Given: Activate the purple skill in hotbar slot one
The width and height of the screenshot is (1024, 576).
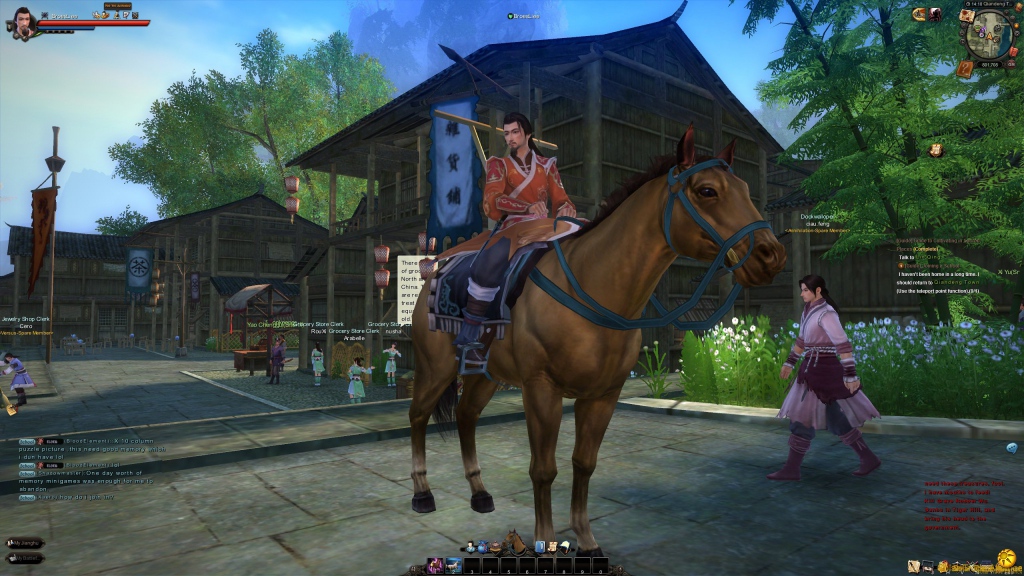Looking at the screenshot, I should pyautogui.click(x=436, y=566).
